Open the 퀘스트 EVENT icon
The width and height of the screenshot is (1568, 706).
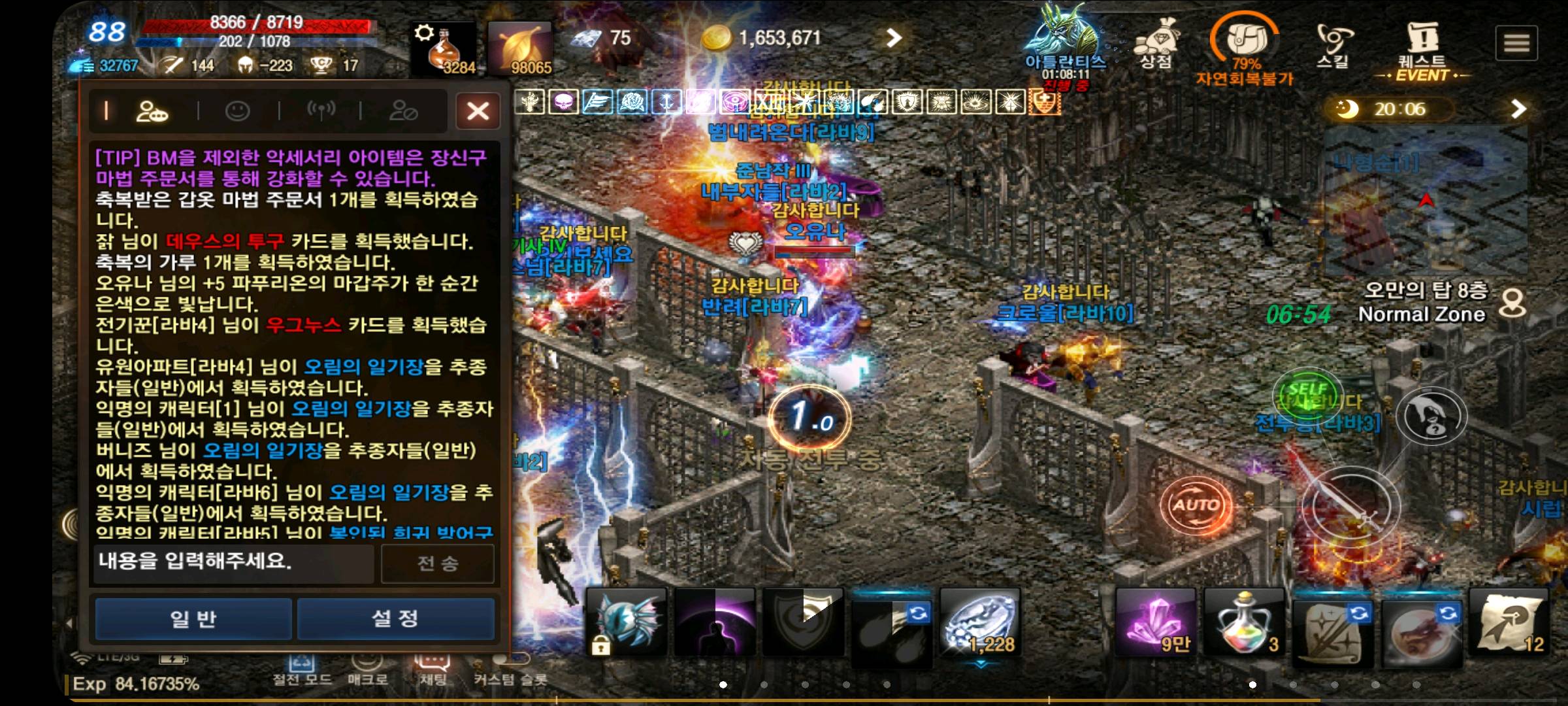1426,39
